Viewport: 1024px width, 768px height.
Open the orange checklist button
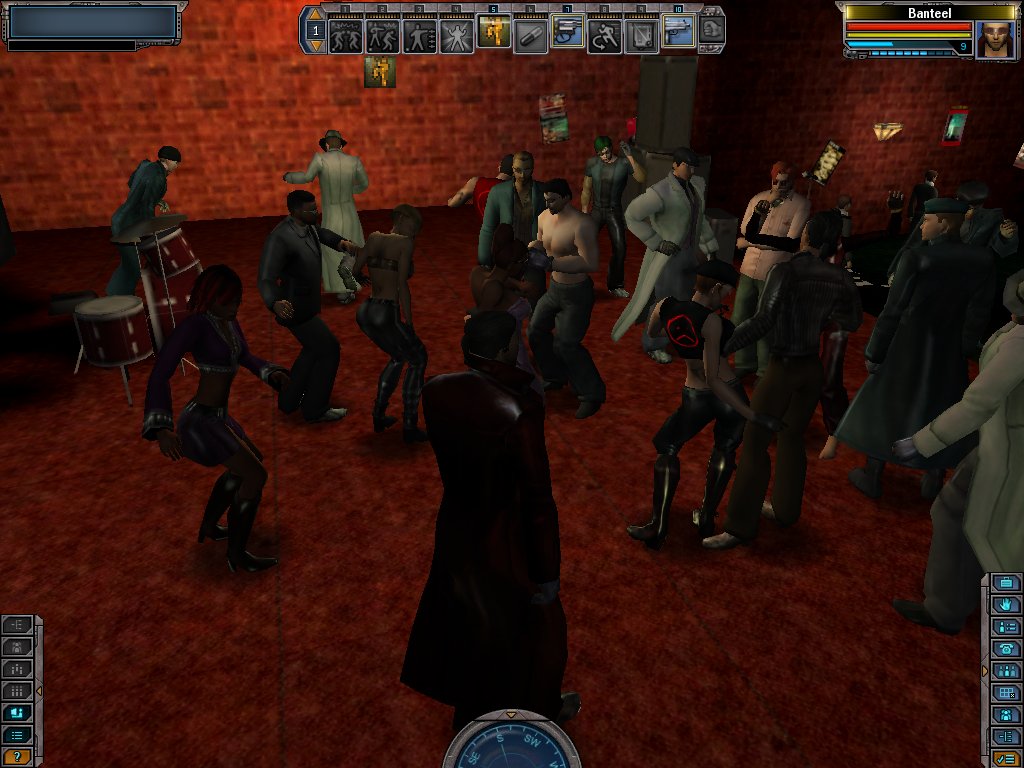pyautogui.click(x=1007, y=759)
